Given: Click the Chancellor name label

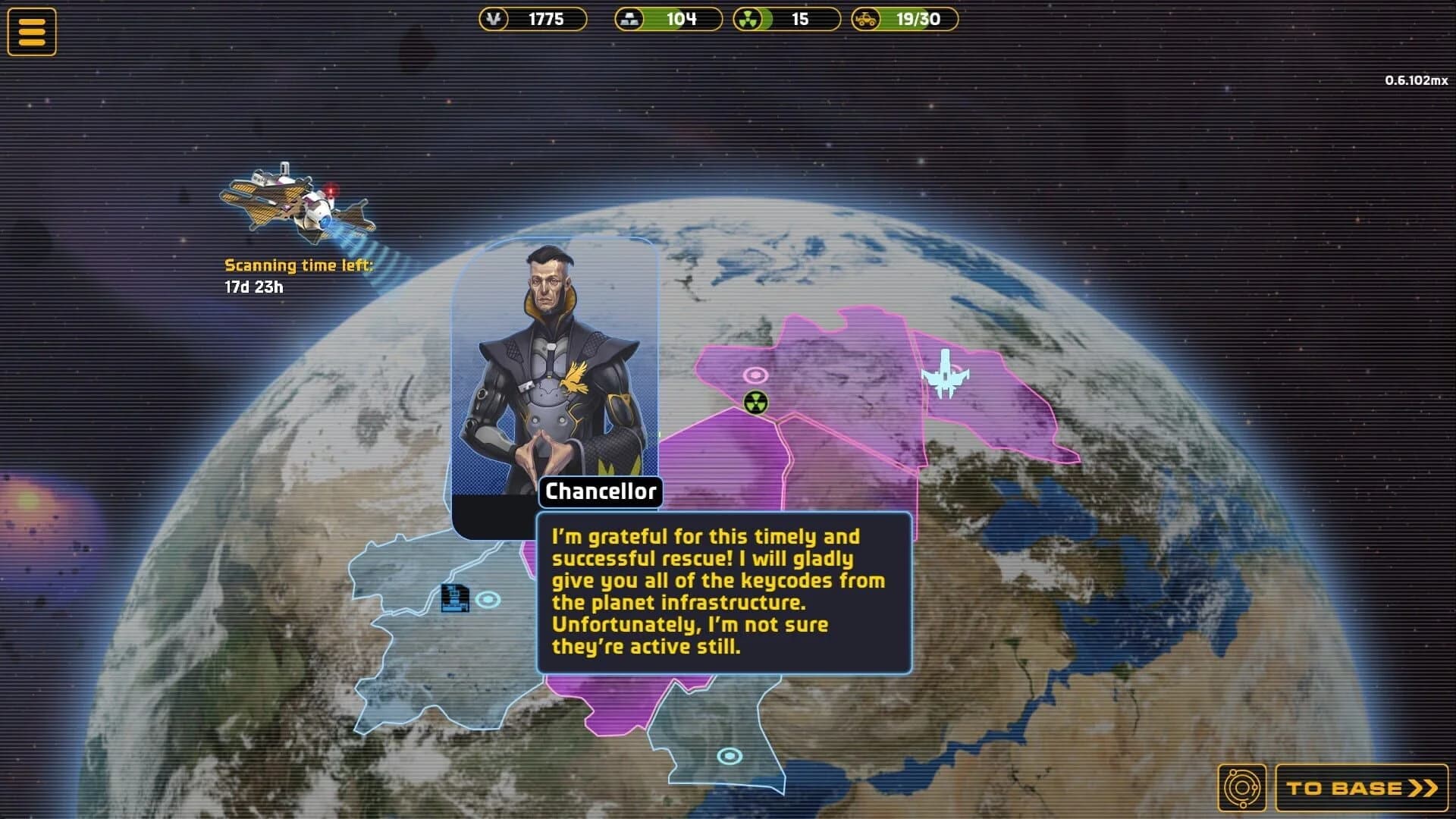Looking at the screenshot, I should click(601, 491).
